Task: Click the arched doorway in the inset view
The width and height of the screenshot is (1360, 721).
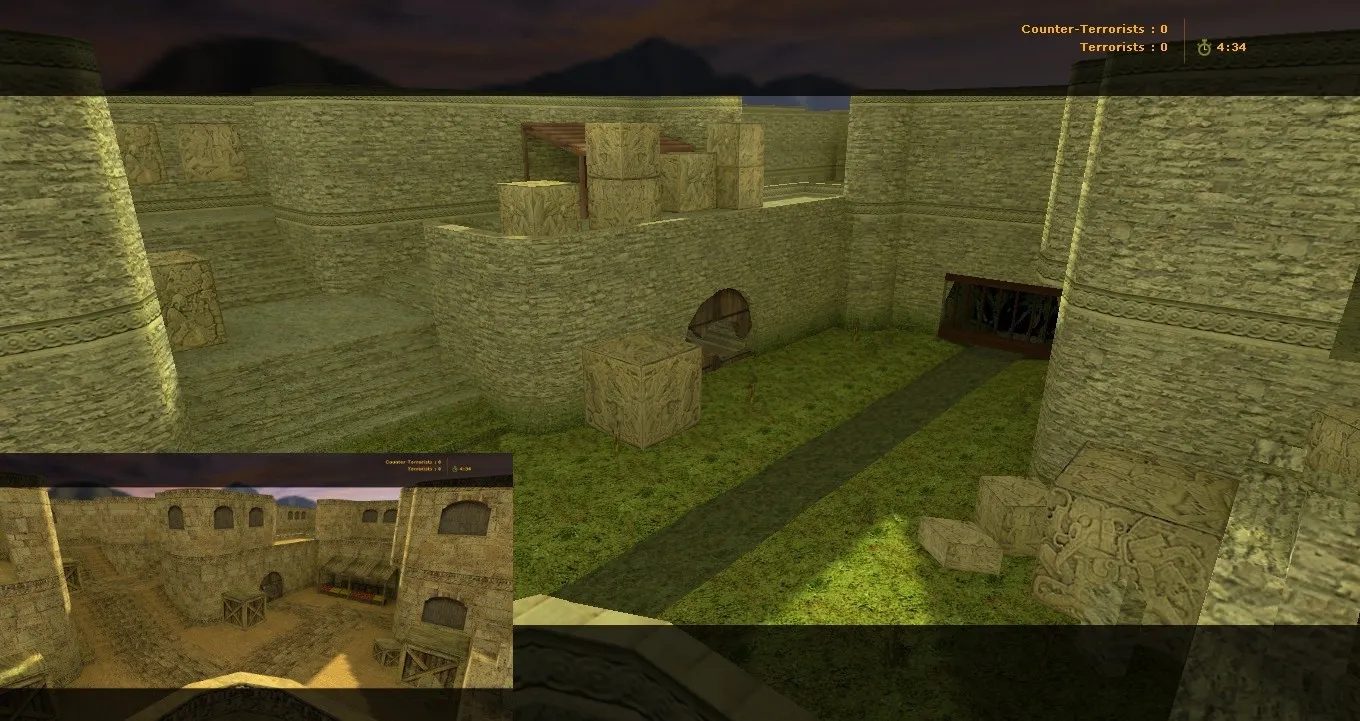Action: point(272,585)
